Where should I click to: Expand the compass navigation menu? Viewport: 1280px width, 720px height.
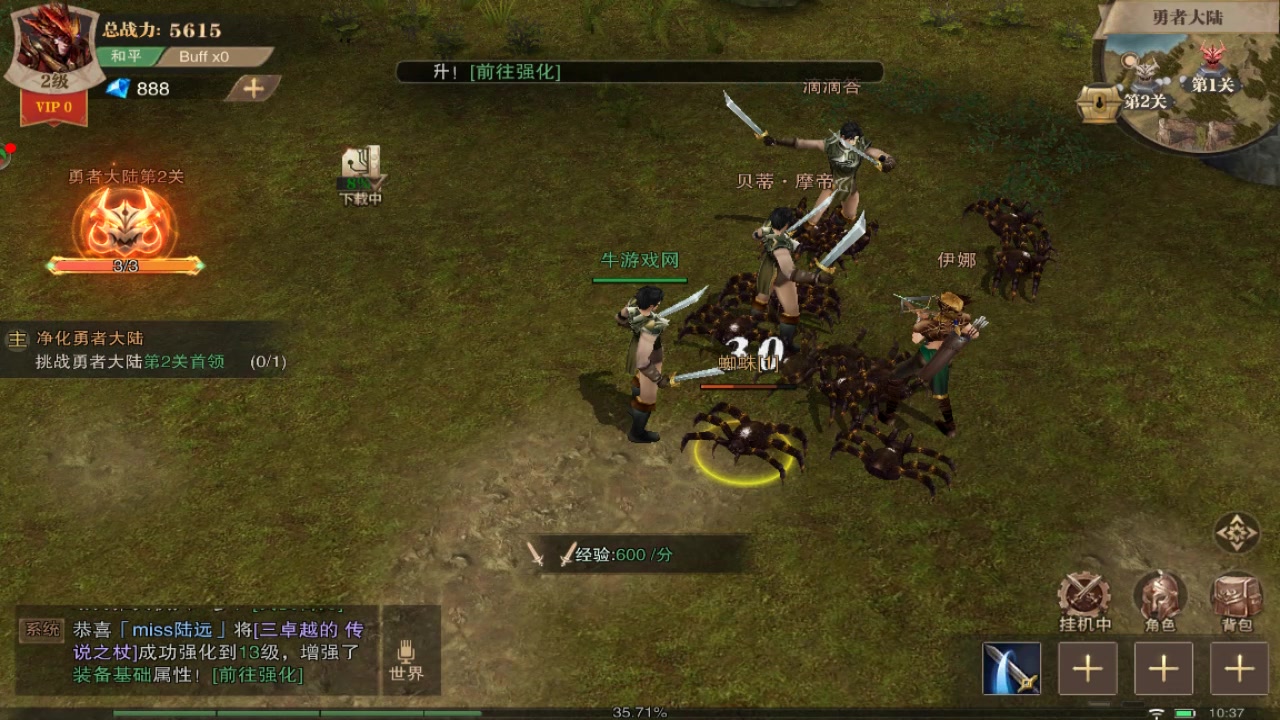pyautogui.click(x=1236, y=533)
